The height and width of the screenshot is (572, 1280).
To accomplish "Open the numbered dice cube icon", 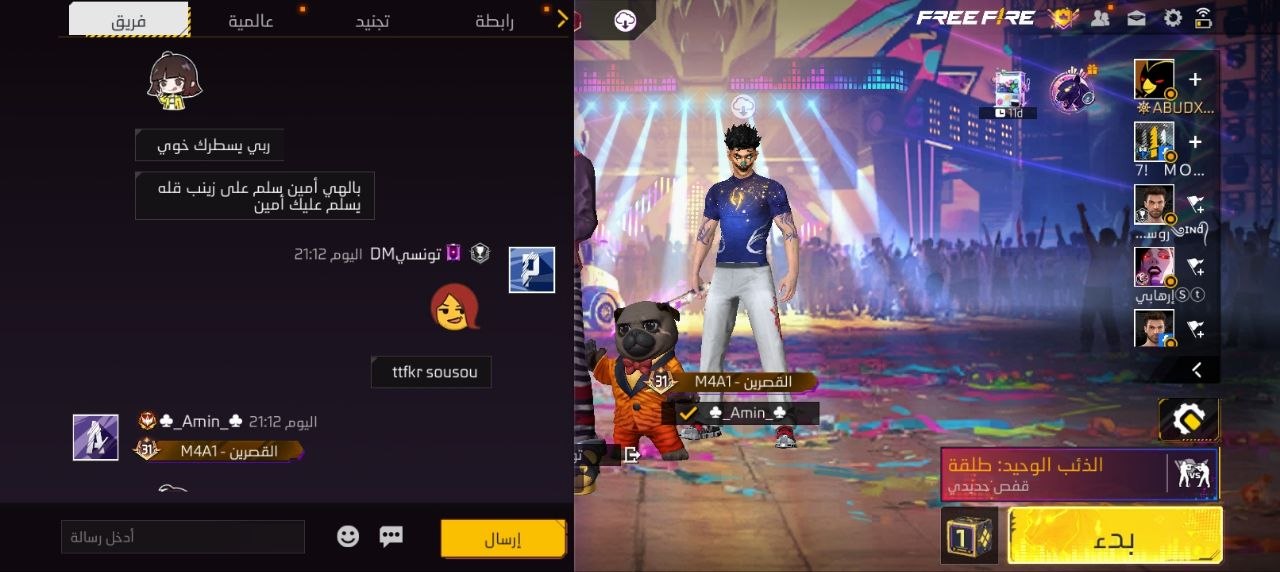I will click(969, 536).
